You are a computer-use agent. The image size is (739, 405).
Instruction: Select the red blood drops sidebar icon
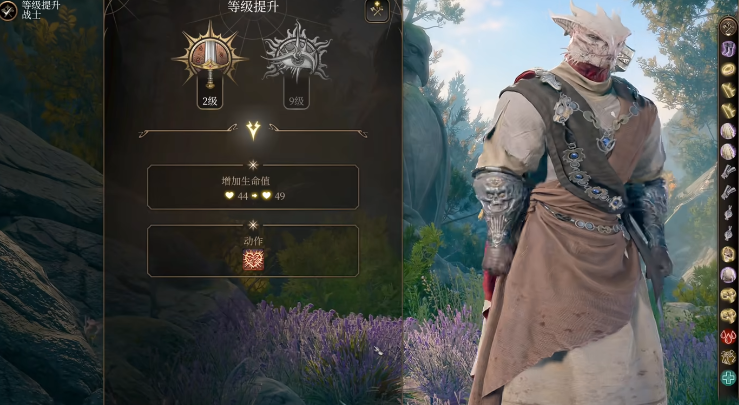(728, 336)
